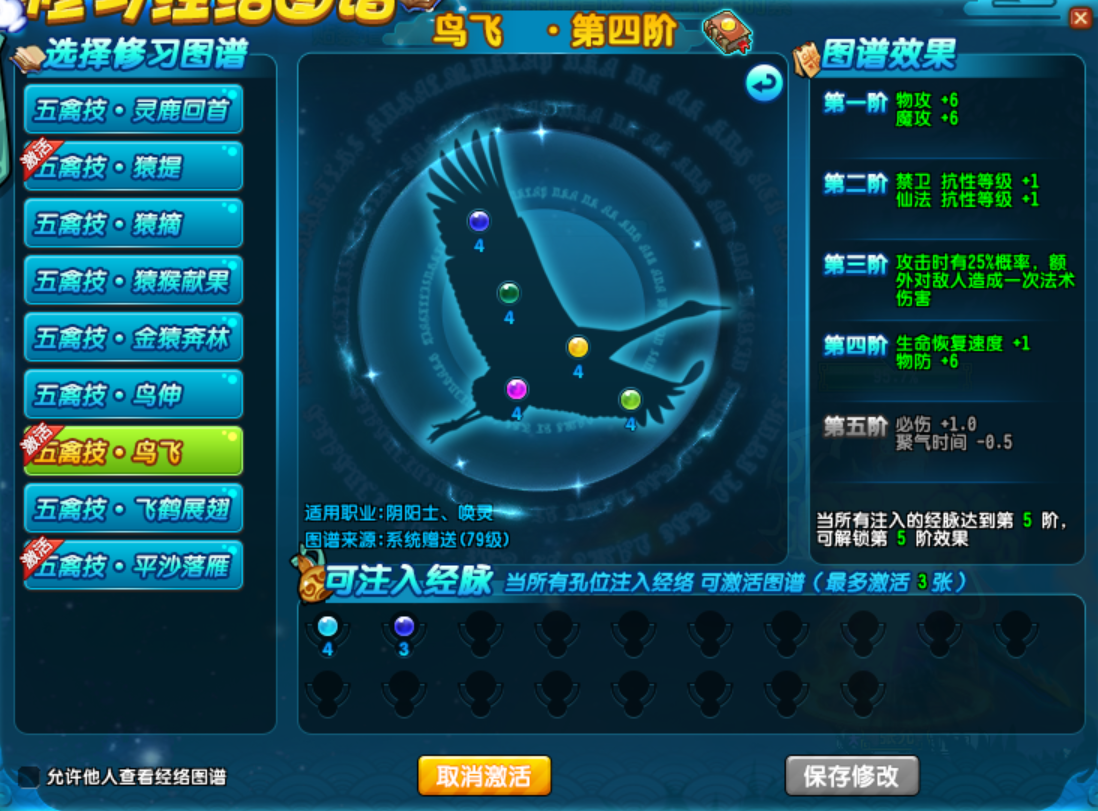Pick 五禽技·金猿奔林 from the list
This screenshot has height=811, width=1098.
[133, 338]
